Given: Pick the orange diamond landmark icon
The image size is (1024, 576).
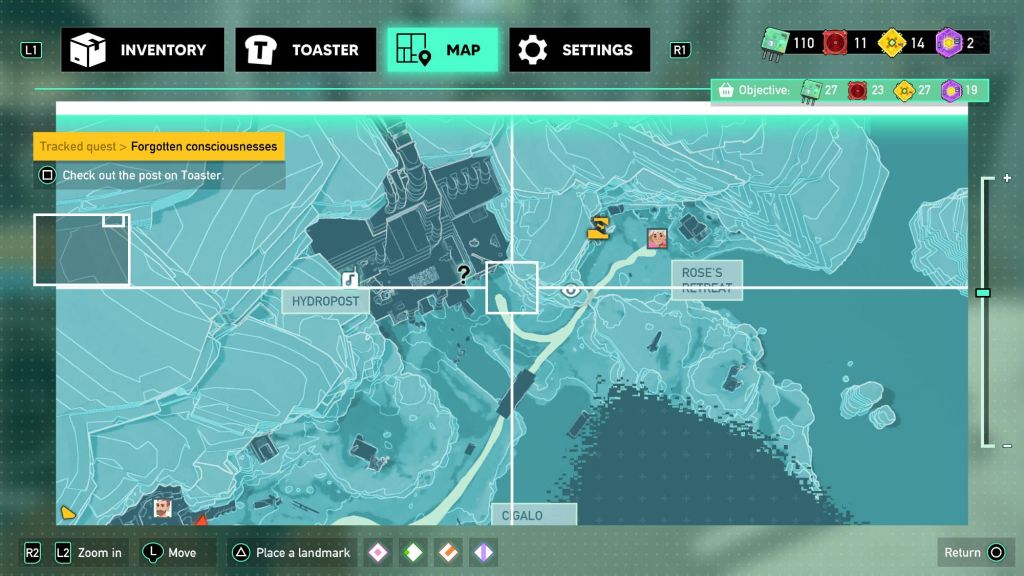Looking at the screenshot, I should 448,552.
